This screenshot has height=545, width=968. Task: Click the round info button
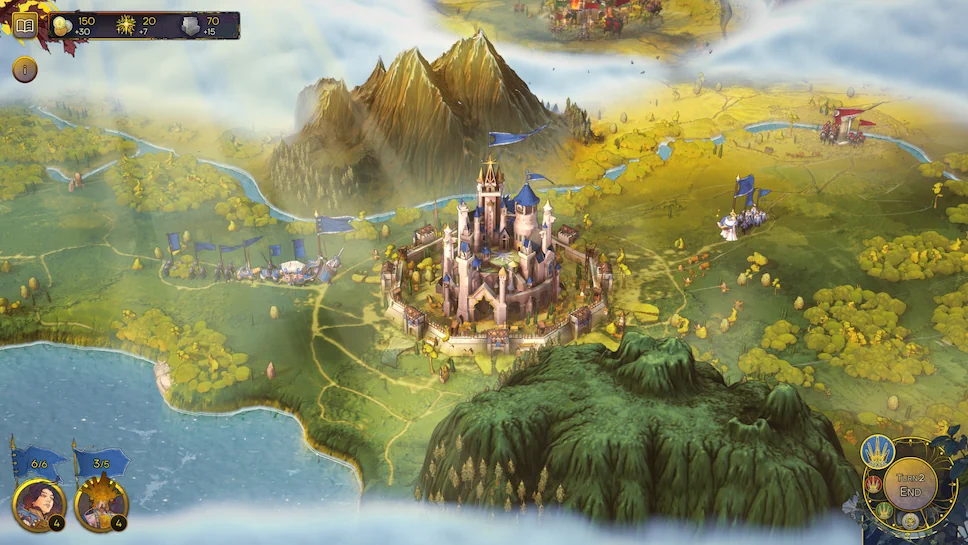(25, 70)
